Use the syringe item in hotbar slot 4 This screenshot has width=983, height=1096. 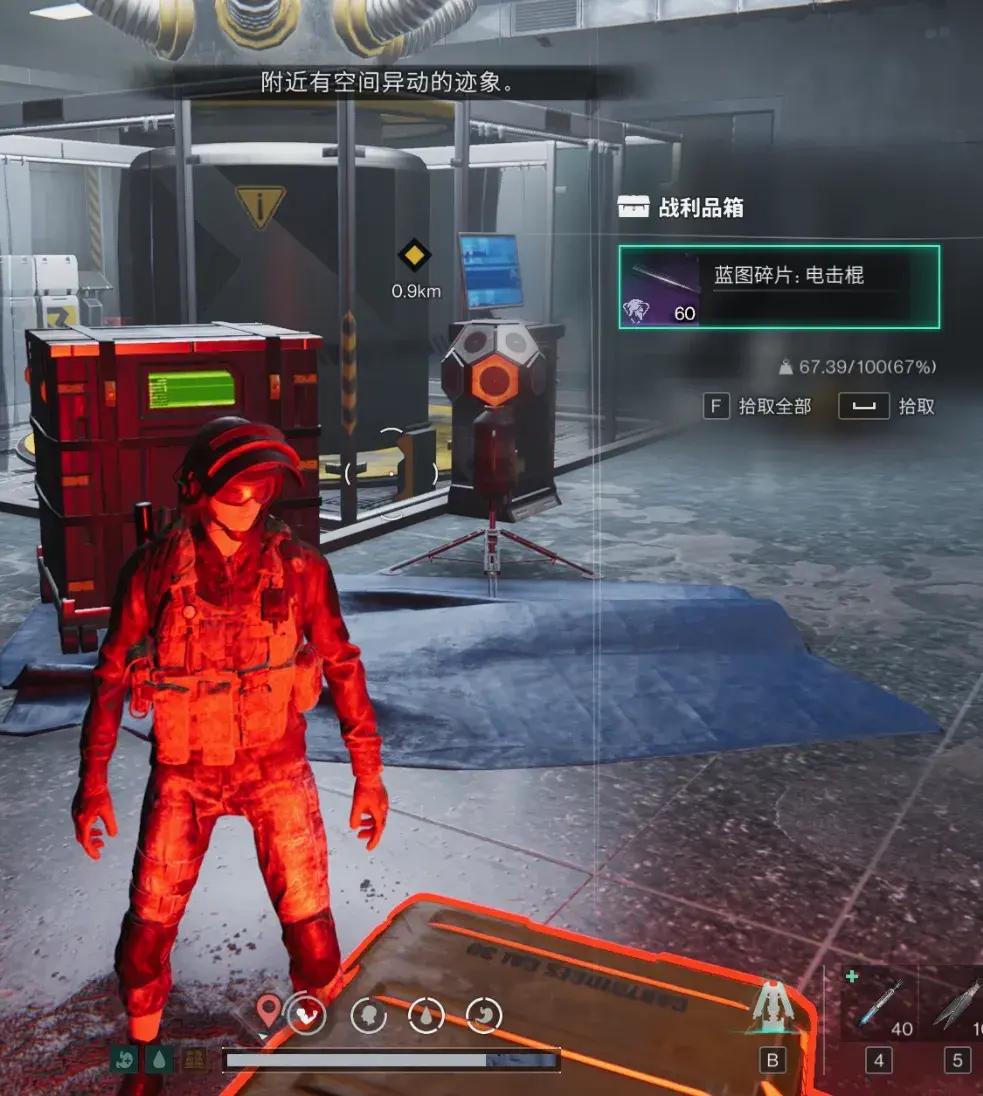876,1004
